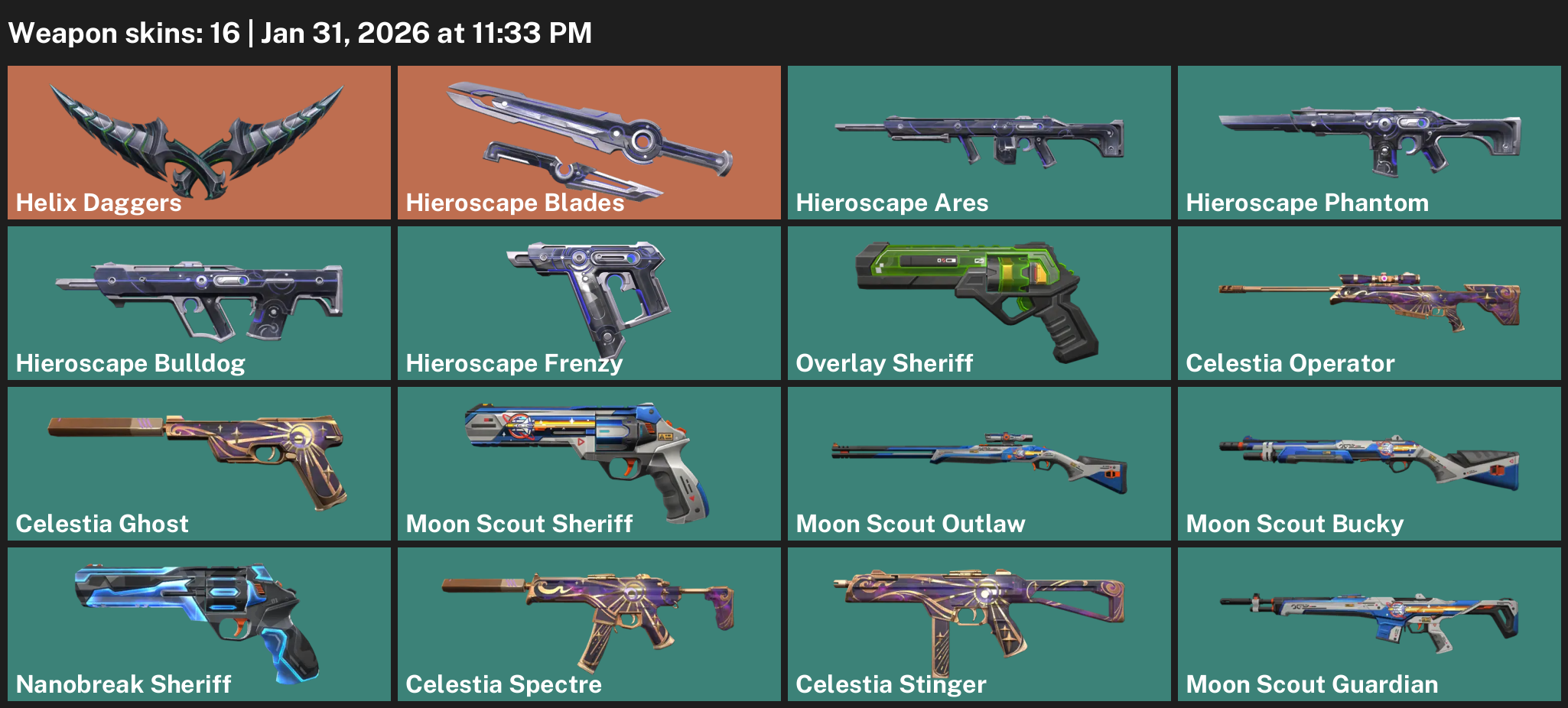The width and height of the screenshot is (1568, 708).
Task: Choose the green Overlay Sheriff tile
Action: [x=979, y=303]
